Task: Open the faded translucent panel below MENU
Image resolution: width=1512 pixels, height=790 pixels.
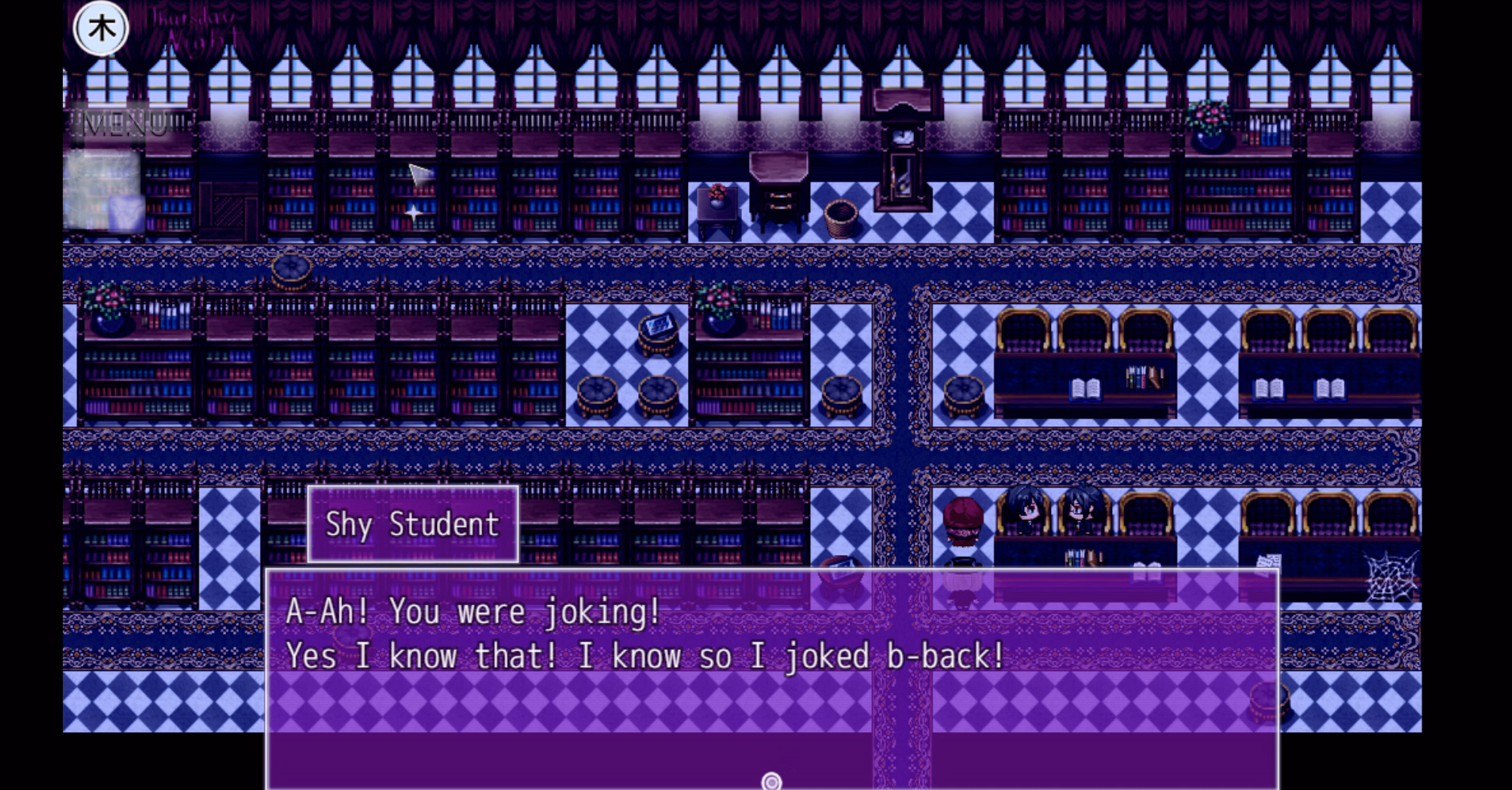Action: [103, 193]
